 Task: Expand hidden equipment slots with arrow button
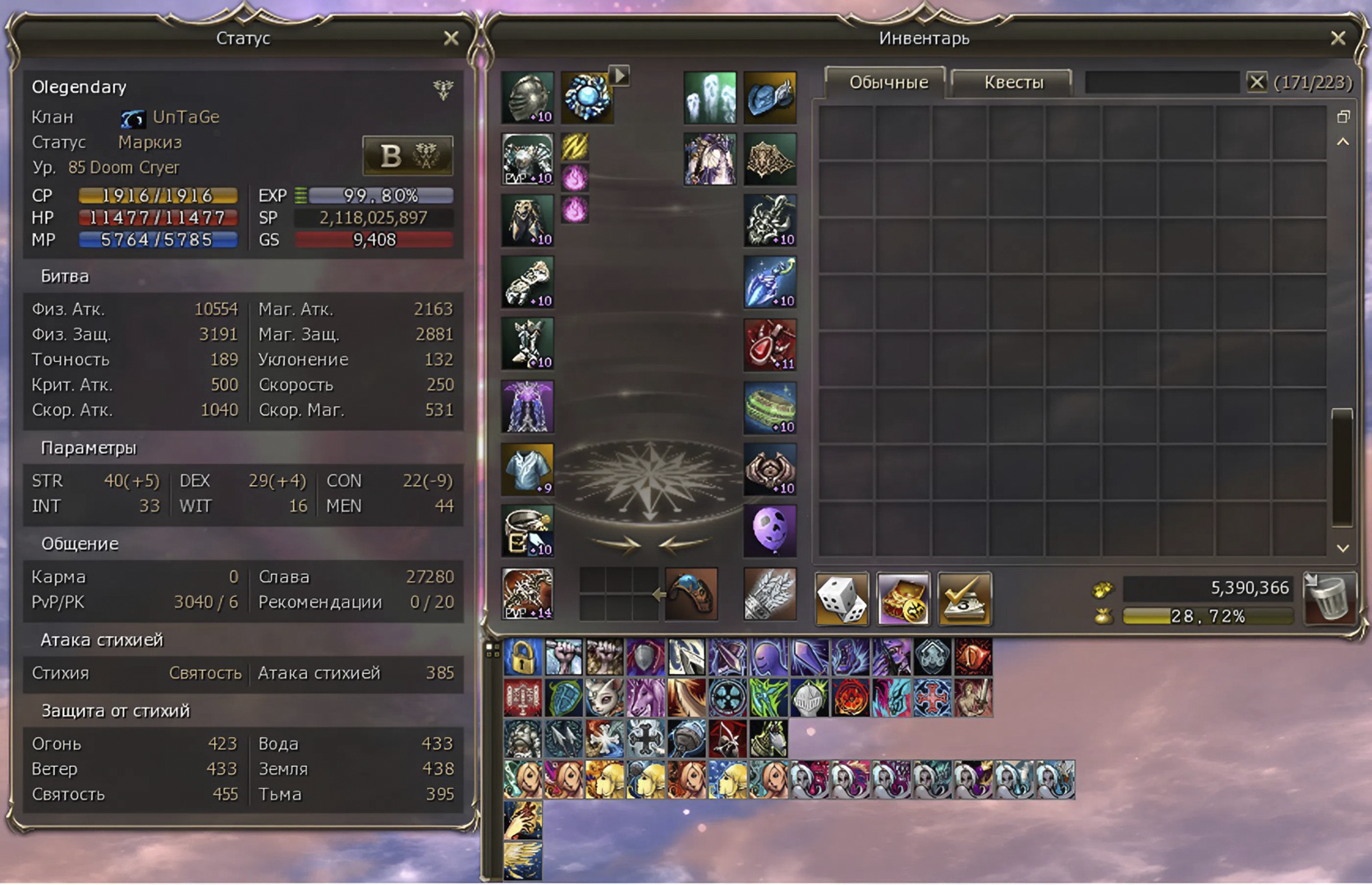click(617, 76)
